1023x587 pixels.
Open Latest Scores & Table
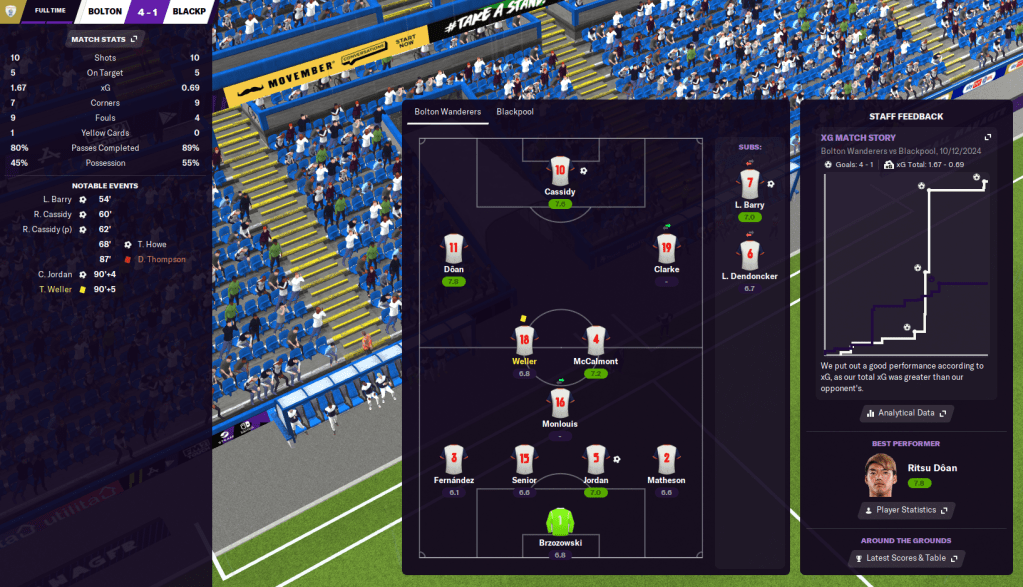point(906,558)
